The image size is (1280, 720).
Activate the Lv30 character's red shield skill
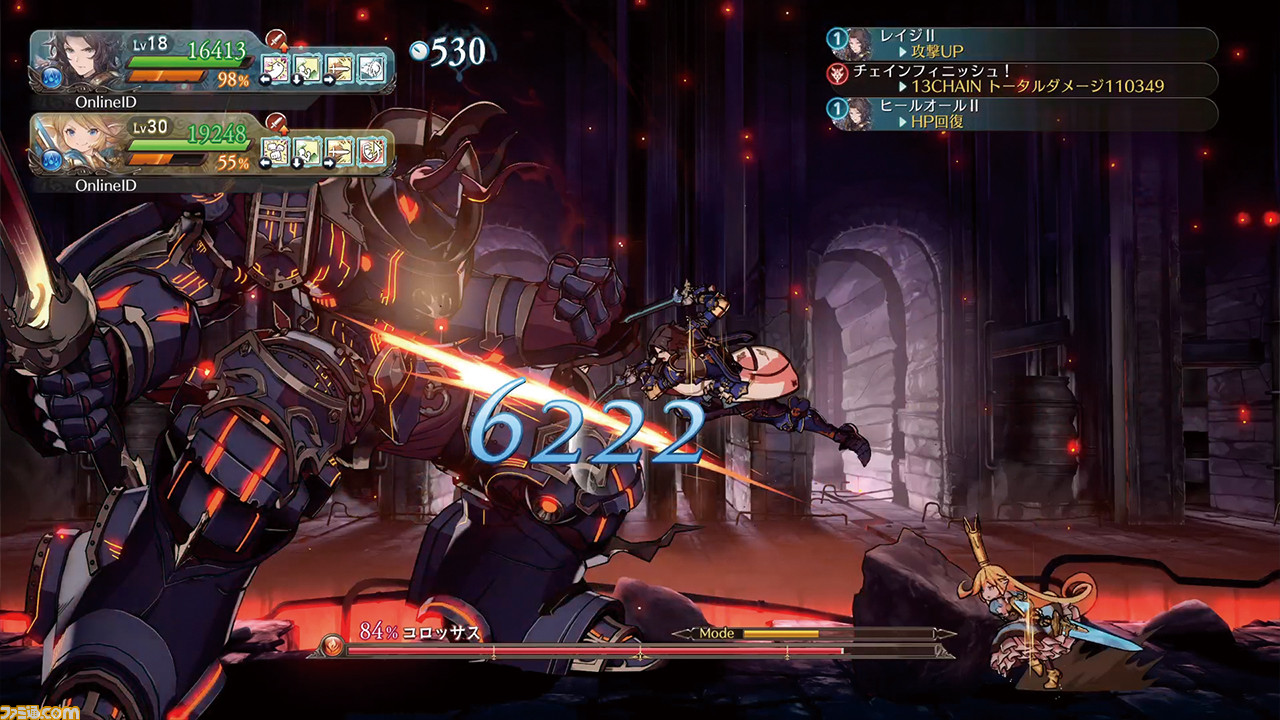click(372, 151)
